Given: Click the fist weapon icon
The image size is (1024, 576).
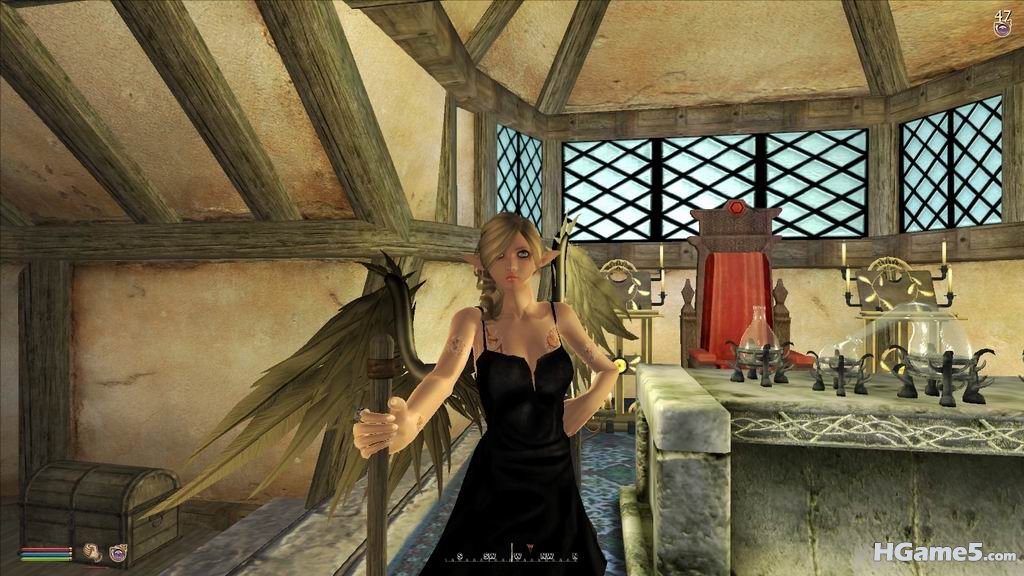Looking at the screenshot, I should click(x=93, y=551).
